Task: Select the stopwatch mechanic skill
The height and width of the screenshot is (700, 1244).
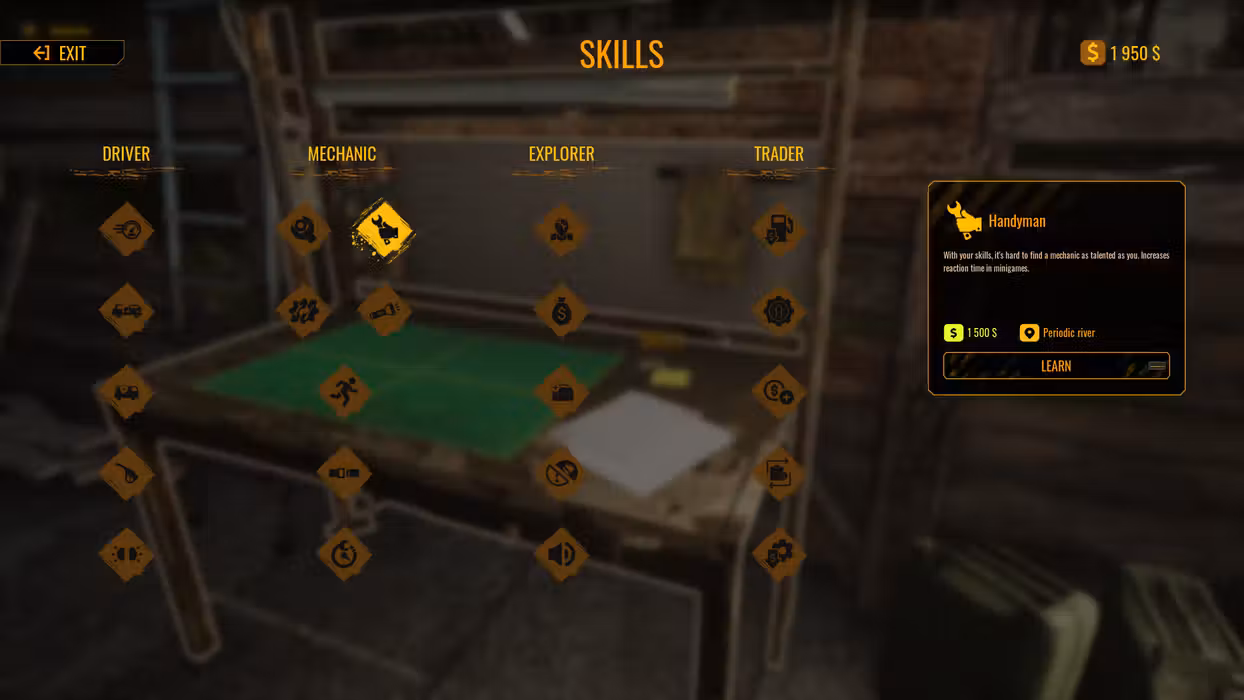Action: pos(344,554)
